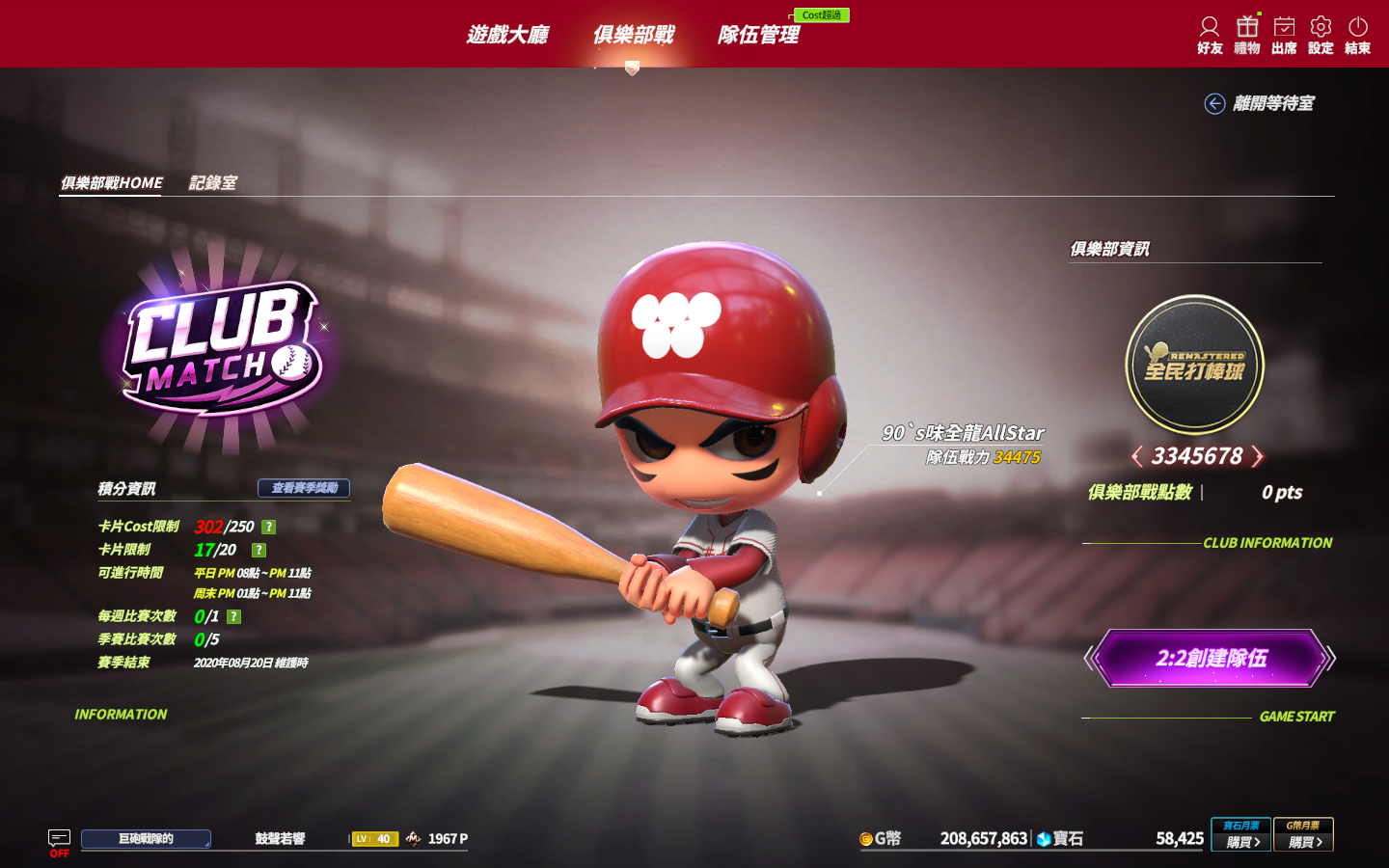
Task: Select the 俱樂部戰HOME sub-tab
Action: click(111, 182)
